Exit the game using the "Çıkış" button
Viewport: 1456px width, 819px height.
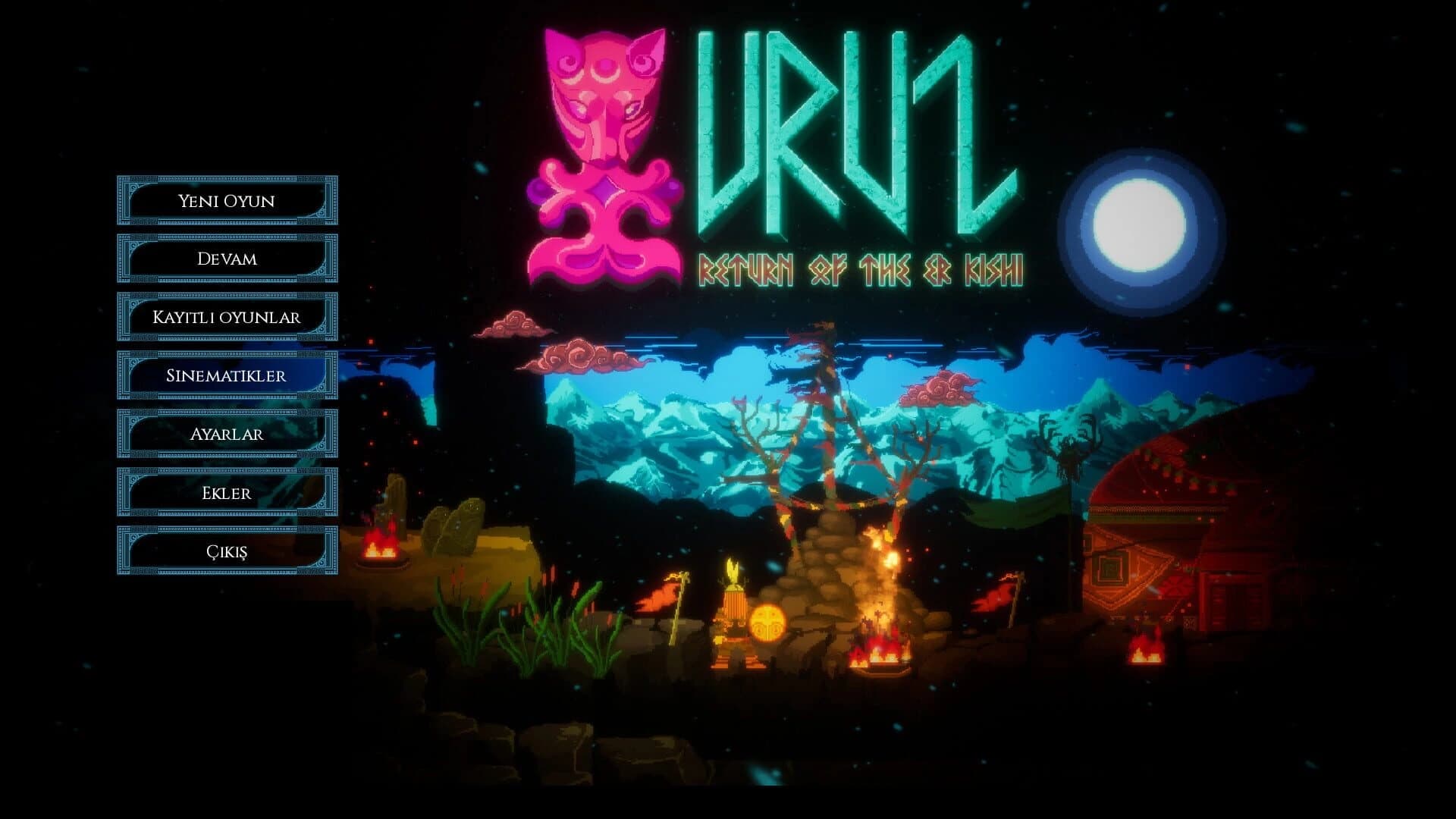coord(225,553)
